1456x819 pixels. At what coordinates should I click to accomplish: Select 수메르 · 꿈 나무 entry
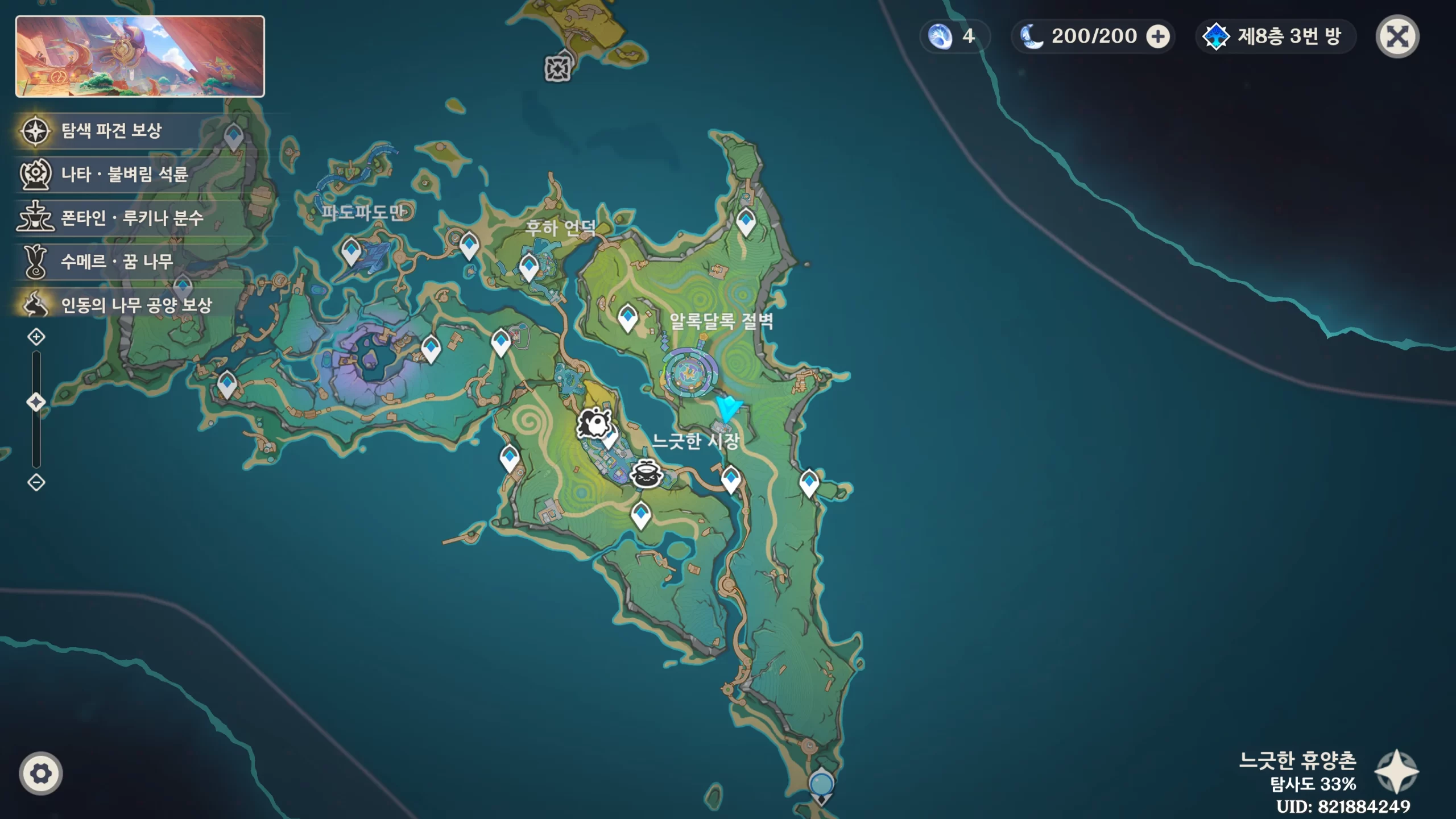(117, 262)
